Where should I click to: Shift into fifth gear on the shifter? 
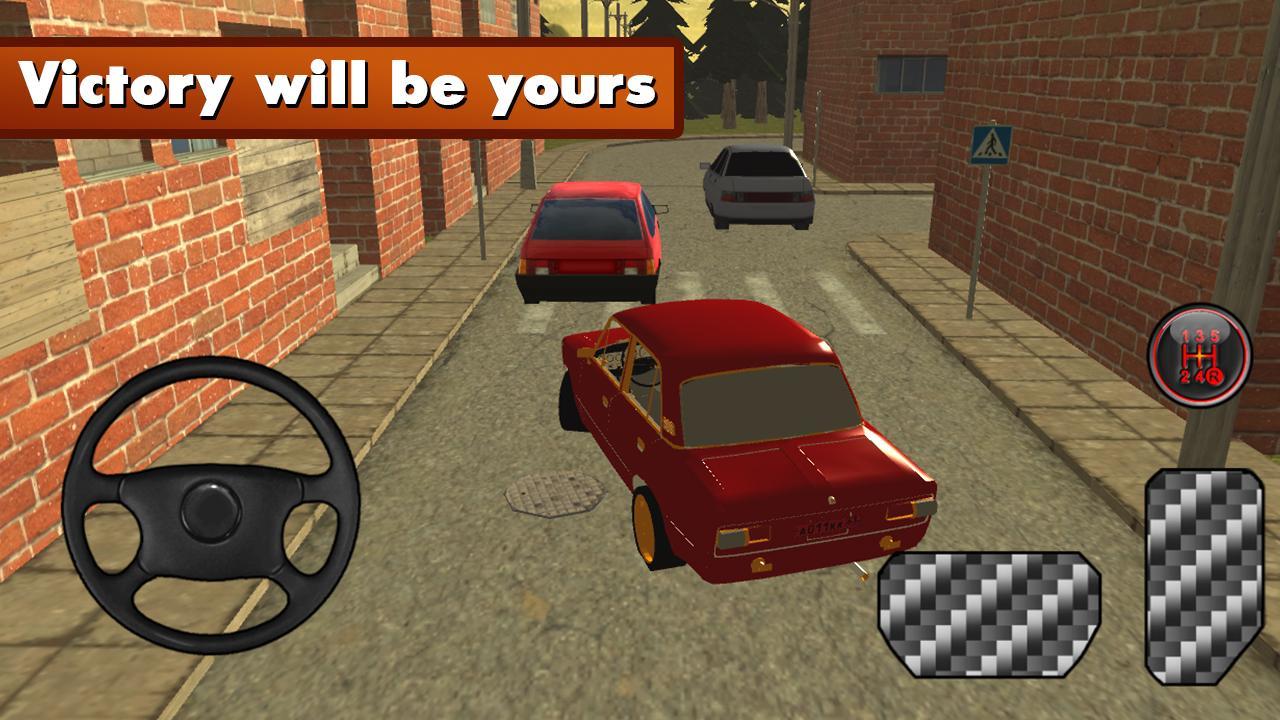click(1215, 337)
